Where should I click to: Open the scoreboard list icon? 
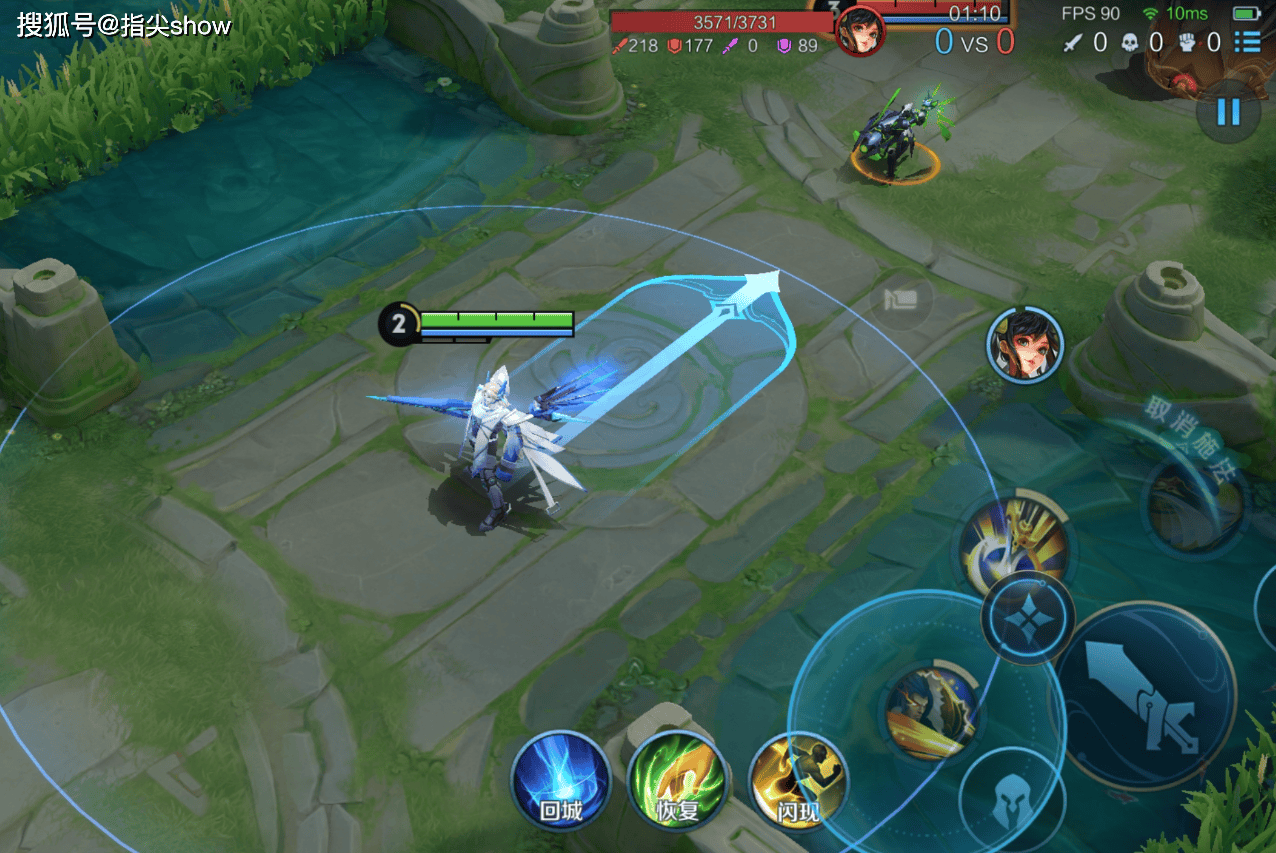click(1246, 42)
